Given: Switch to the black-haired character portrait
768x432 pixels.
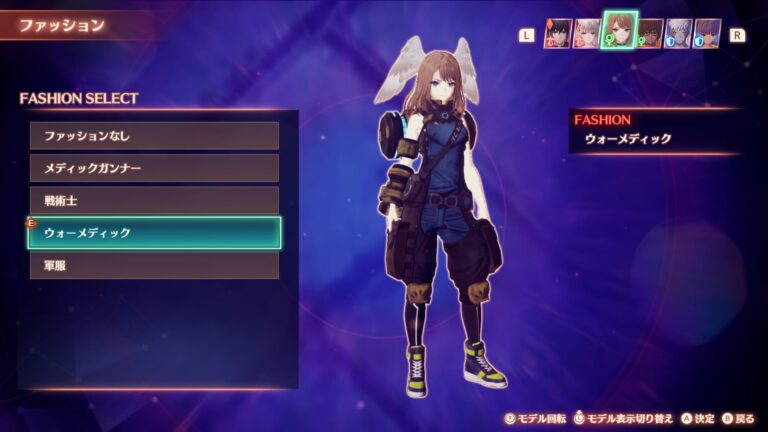Looking at the screenshot, I should 557,34.
